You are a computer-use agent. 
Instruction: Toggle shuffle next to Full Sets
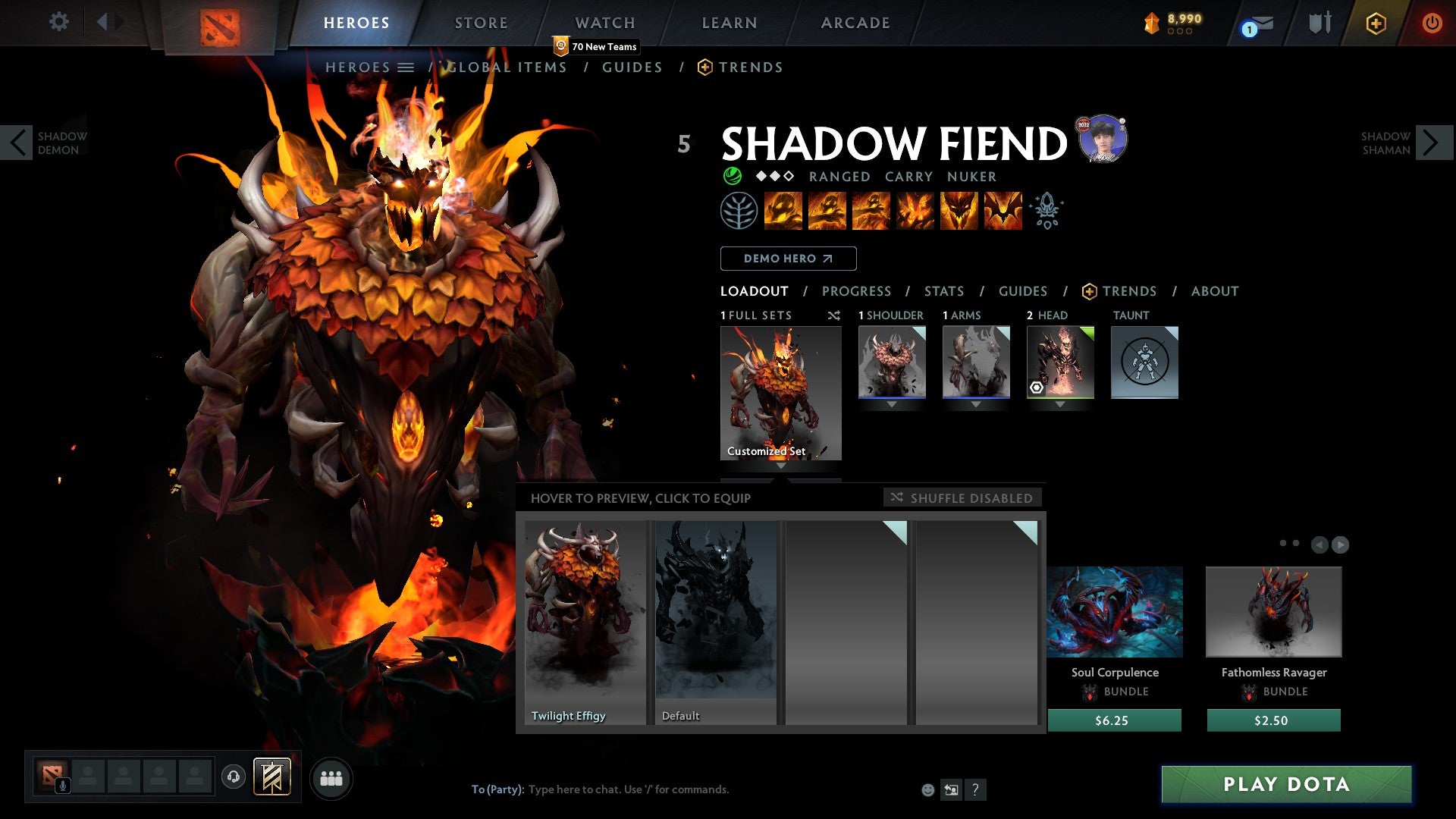834,315
